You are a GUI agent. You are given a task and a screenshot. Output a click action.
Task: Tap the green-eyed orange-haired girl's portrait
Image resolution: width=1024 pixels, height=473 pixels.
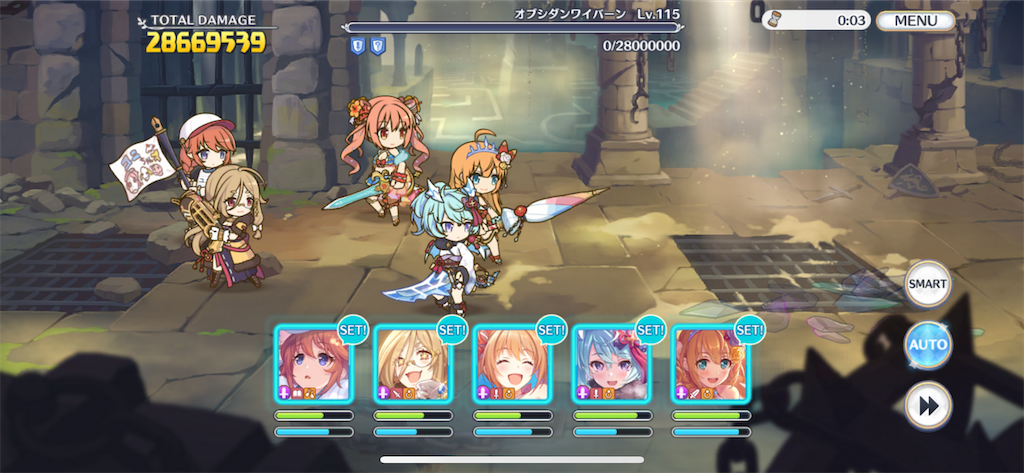709,363
